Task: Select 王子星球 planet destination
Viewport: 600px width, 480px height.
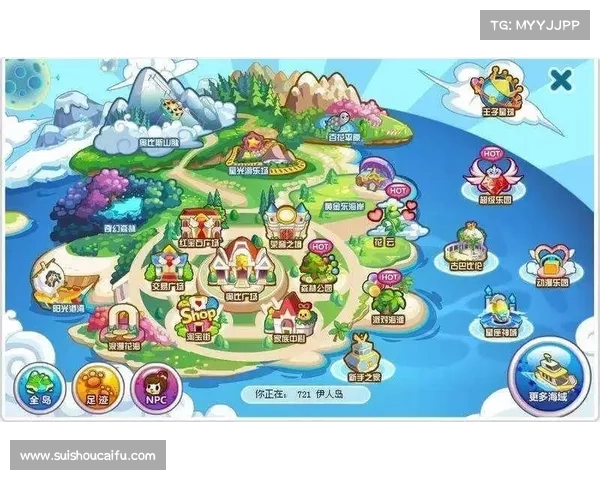Action: pos(498,88)
